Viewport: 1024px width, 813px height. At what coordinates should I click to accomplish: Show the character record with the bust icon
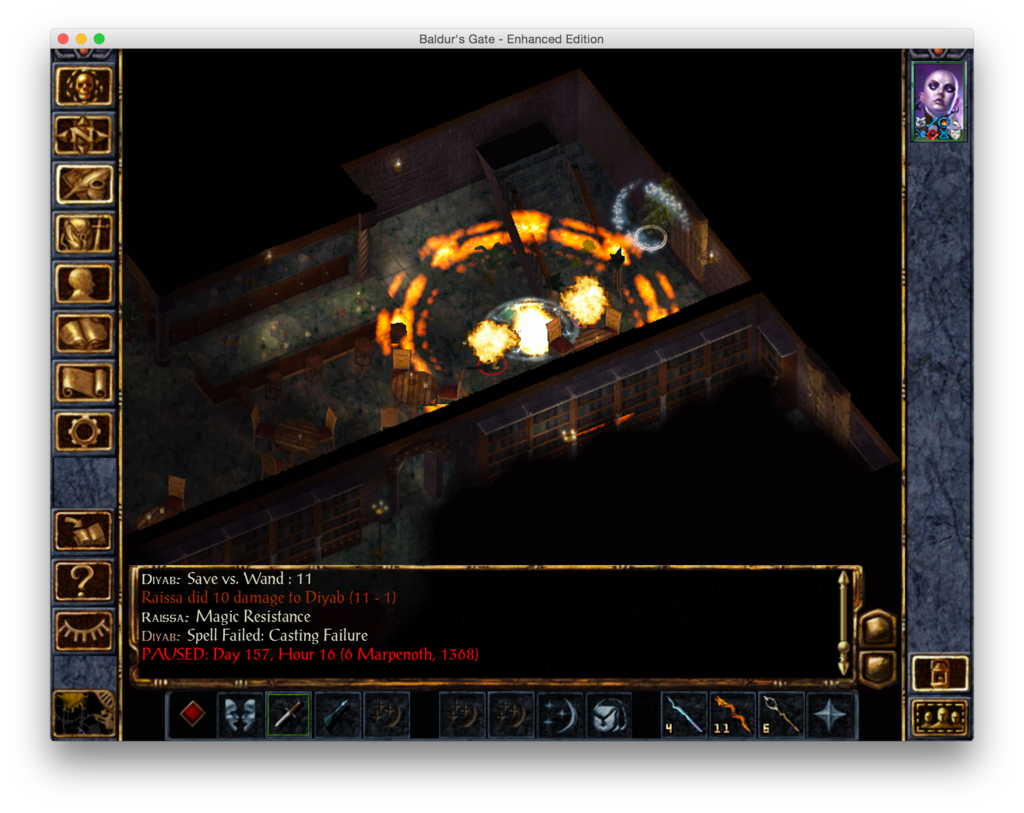(x=84, y=284)
